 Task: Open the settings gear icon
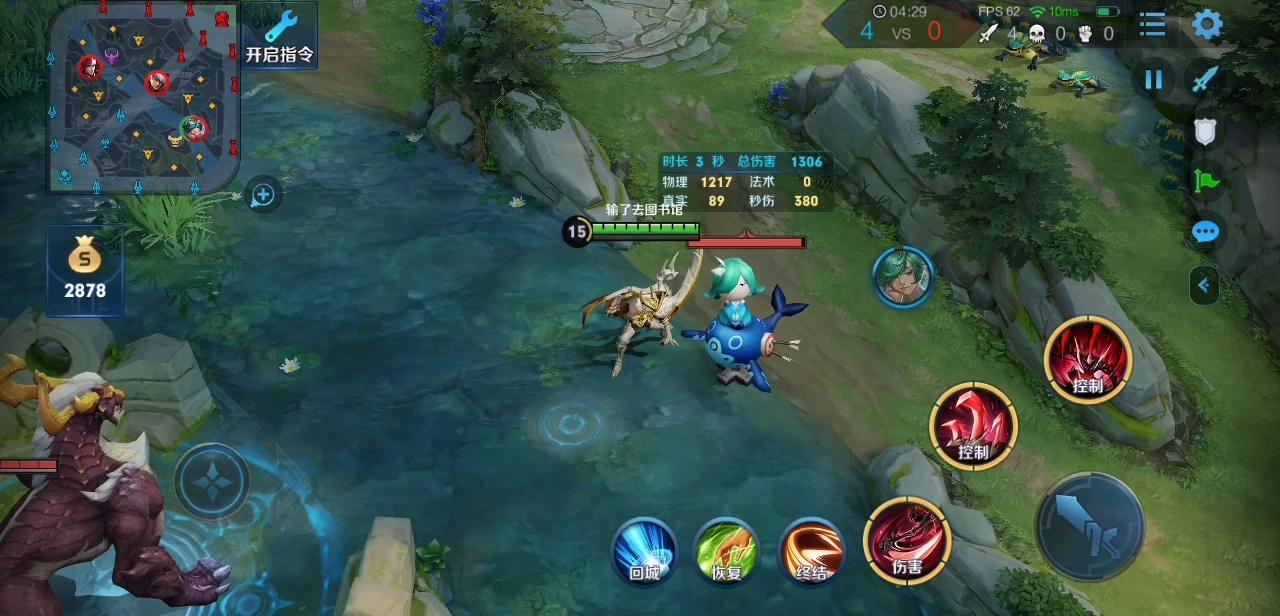pos(1207,25)
